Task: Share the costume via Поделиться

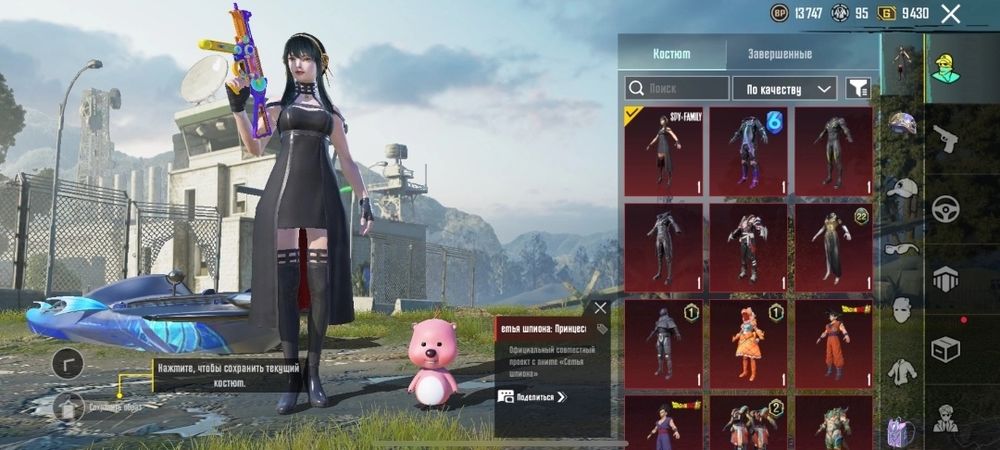Action: pos(533,397)
